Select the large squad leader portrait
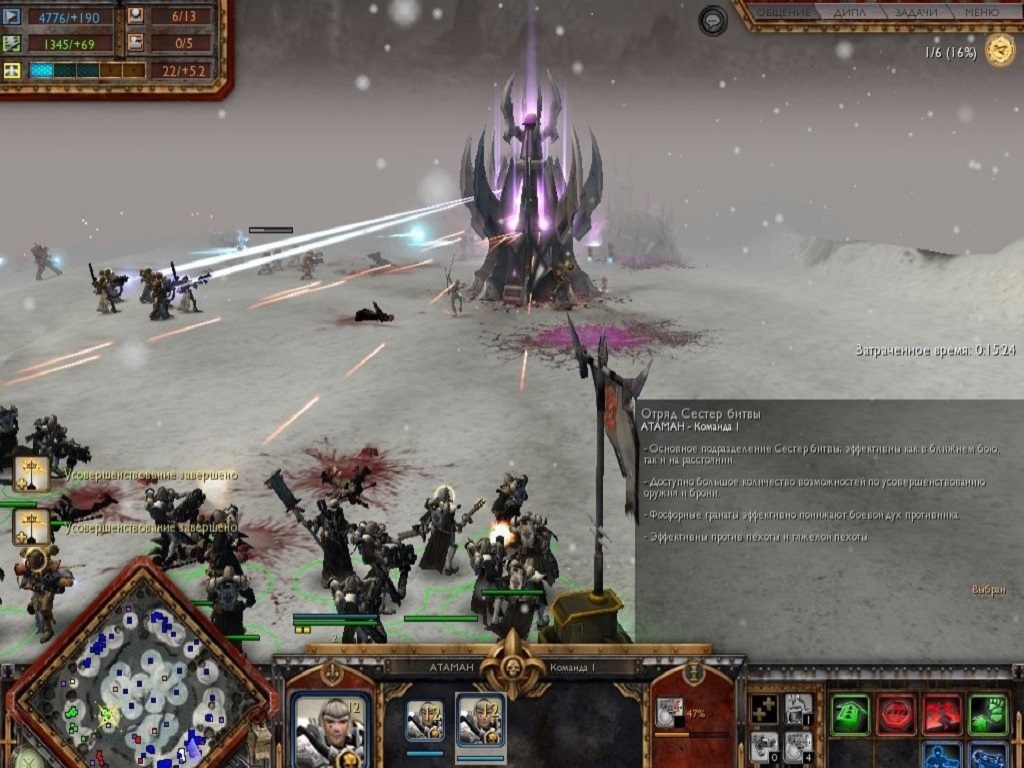Viewport: 1024px width, 768px height. click(x=330, y=730)
